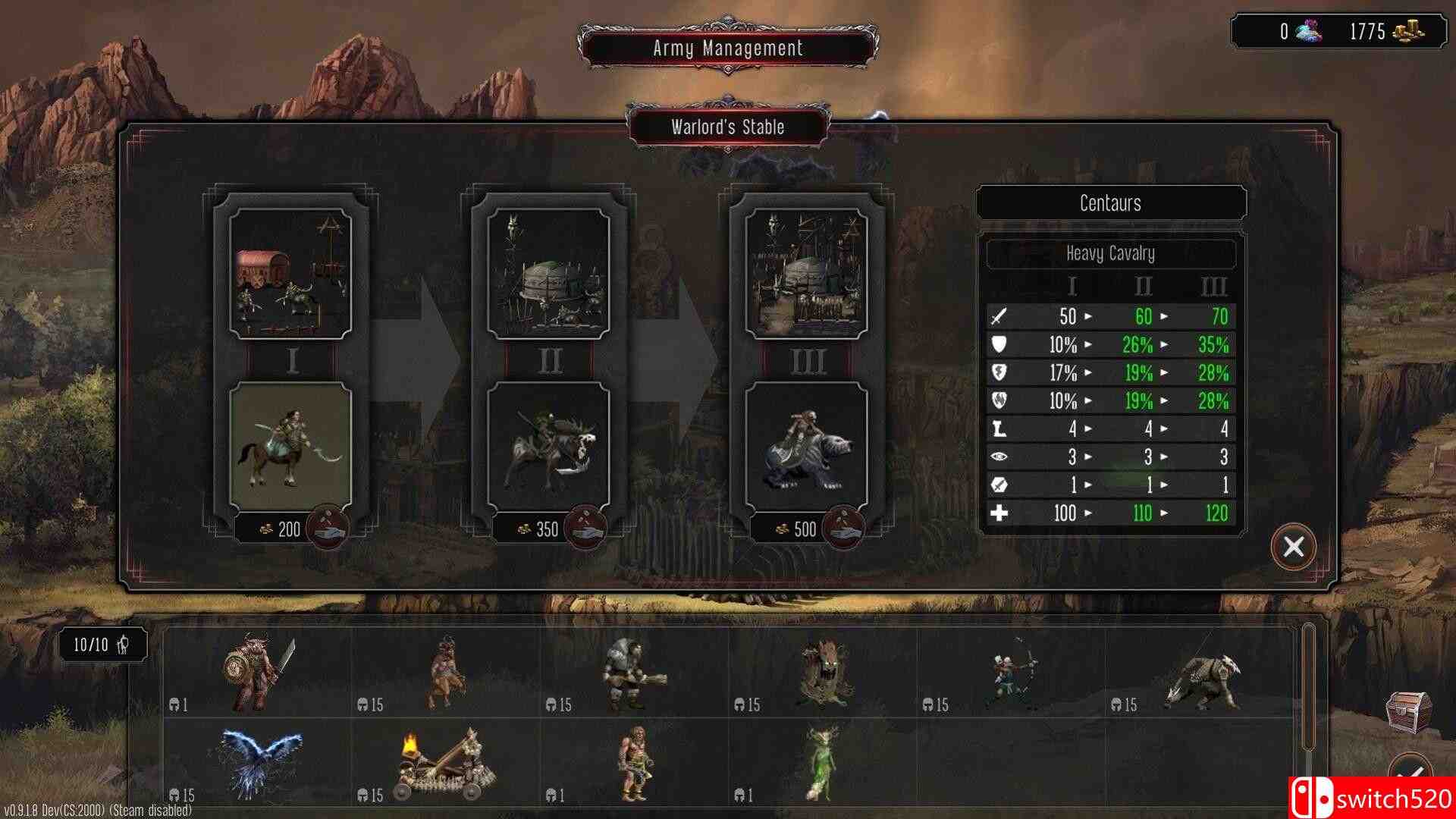Select the tier II moose rider portrait
This screenshot has width=1456, height=819.
pos(548,445)
